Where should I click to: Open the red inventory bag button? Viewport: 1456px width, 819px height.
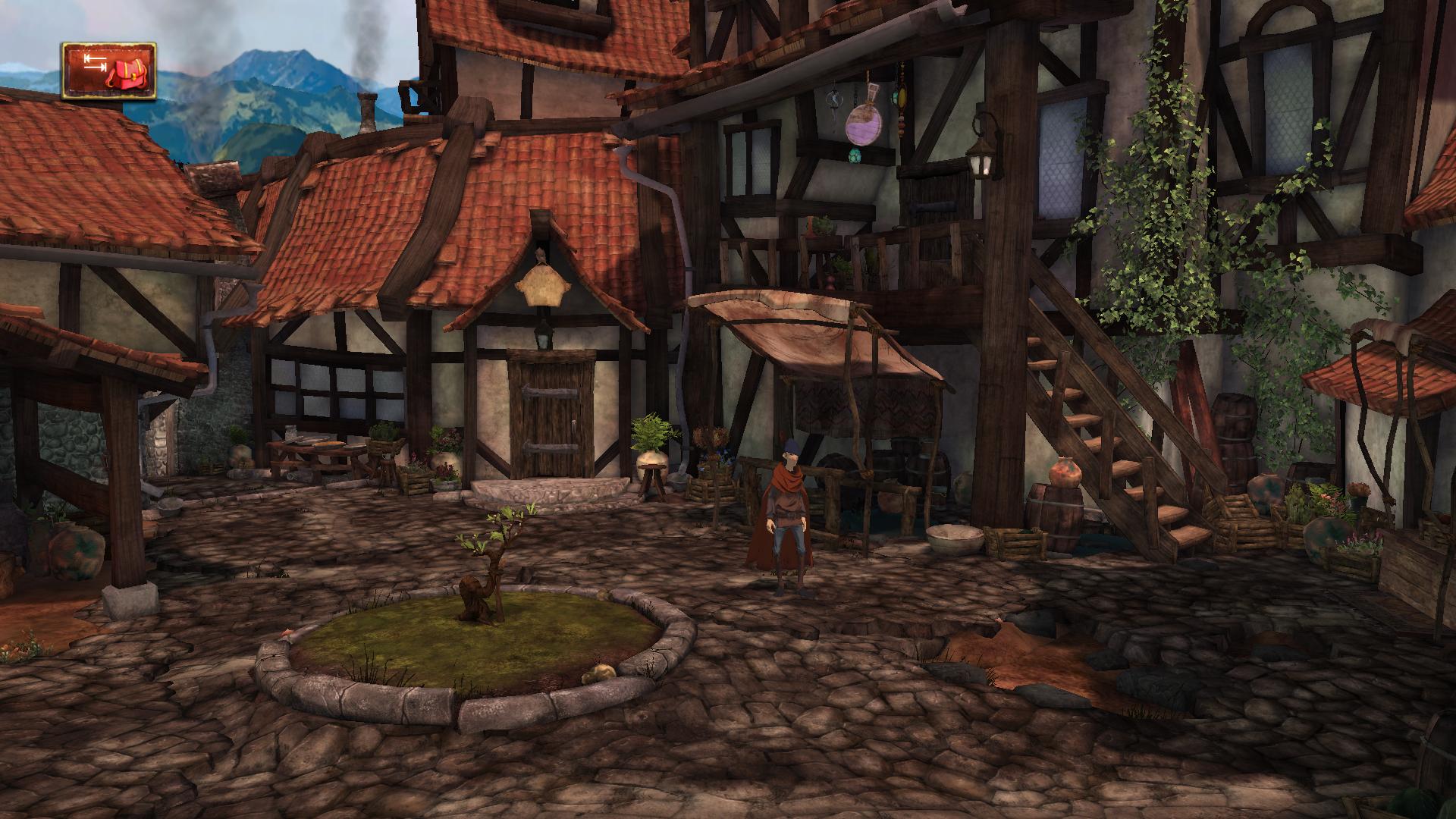click(x=109, y=71)
